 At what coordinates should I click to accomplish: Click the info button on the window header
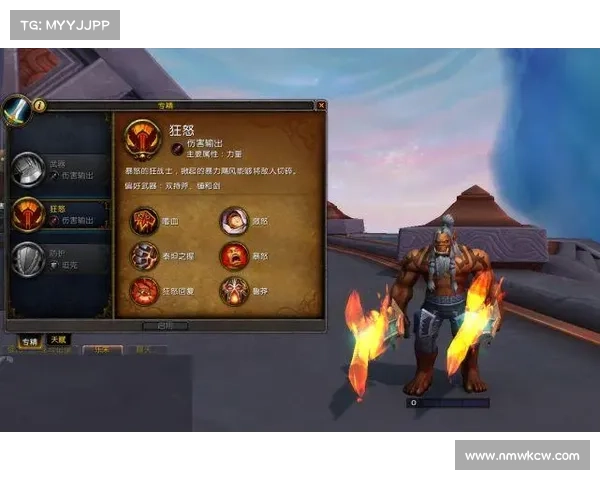(x=40, y=105)
